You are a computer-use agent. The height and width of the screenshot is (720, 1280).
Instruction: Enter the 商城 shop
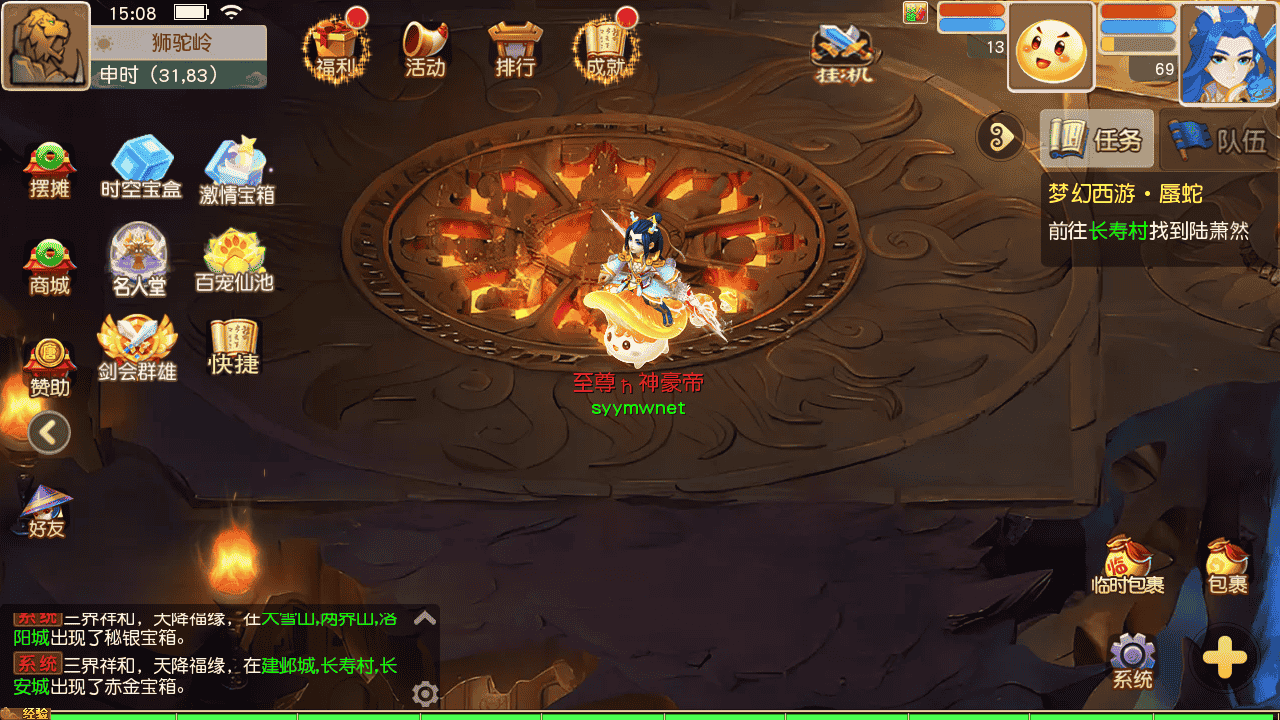tap(50, 266)
